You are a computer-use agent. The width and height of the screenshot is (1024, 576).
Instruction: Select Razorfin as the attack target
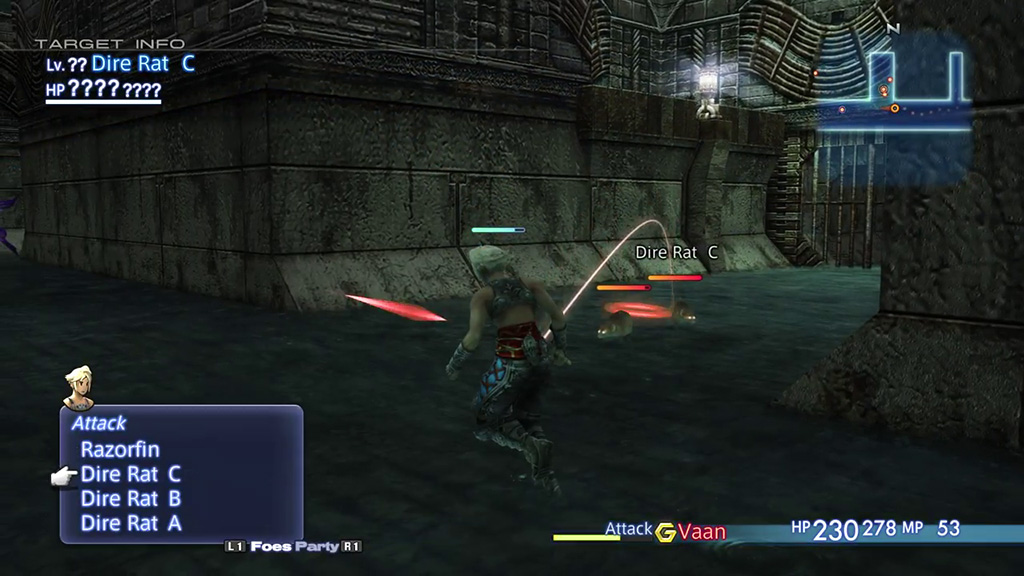coord(120,450)
